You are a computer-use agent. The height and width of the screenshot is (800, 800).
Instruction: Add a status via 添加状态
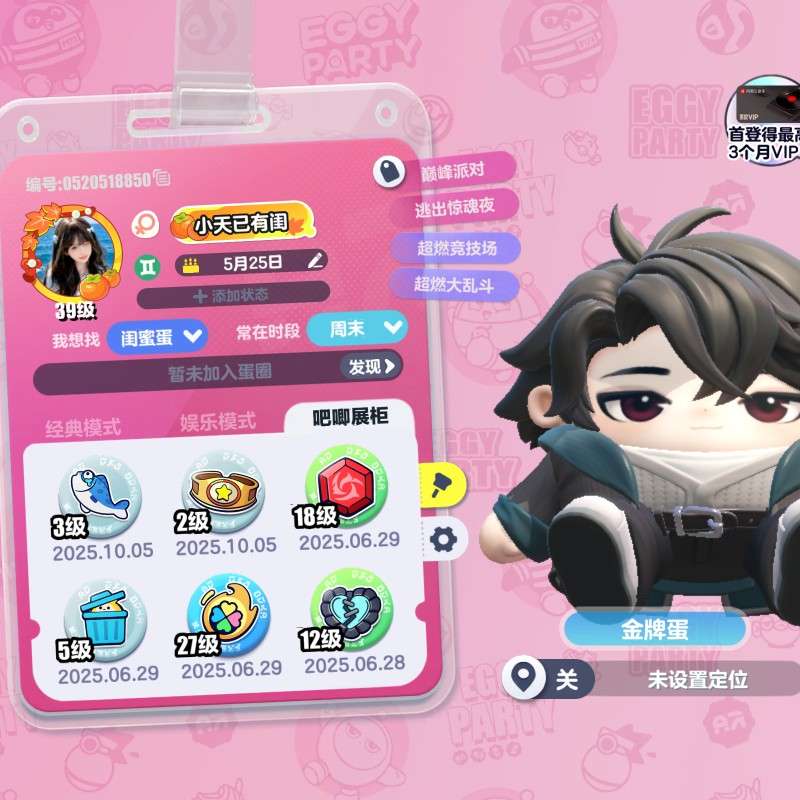point(232,295)
